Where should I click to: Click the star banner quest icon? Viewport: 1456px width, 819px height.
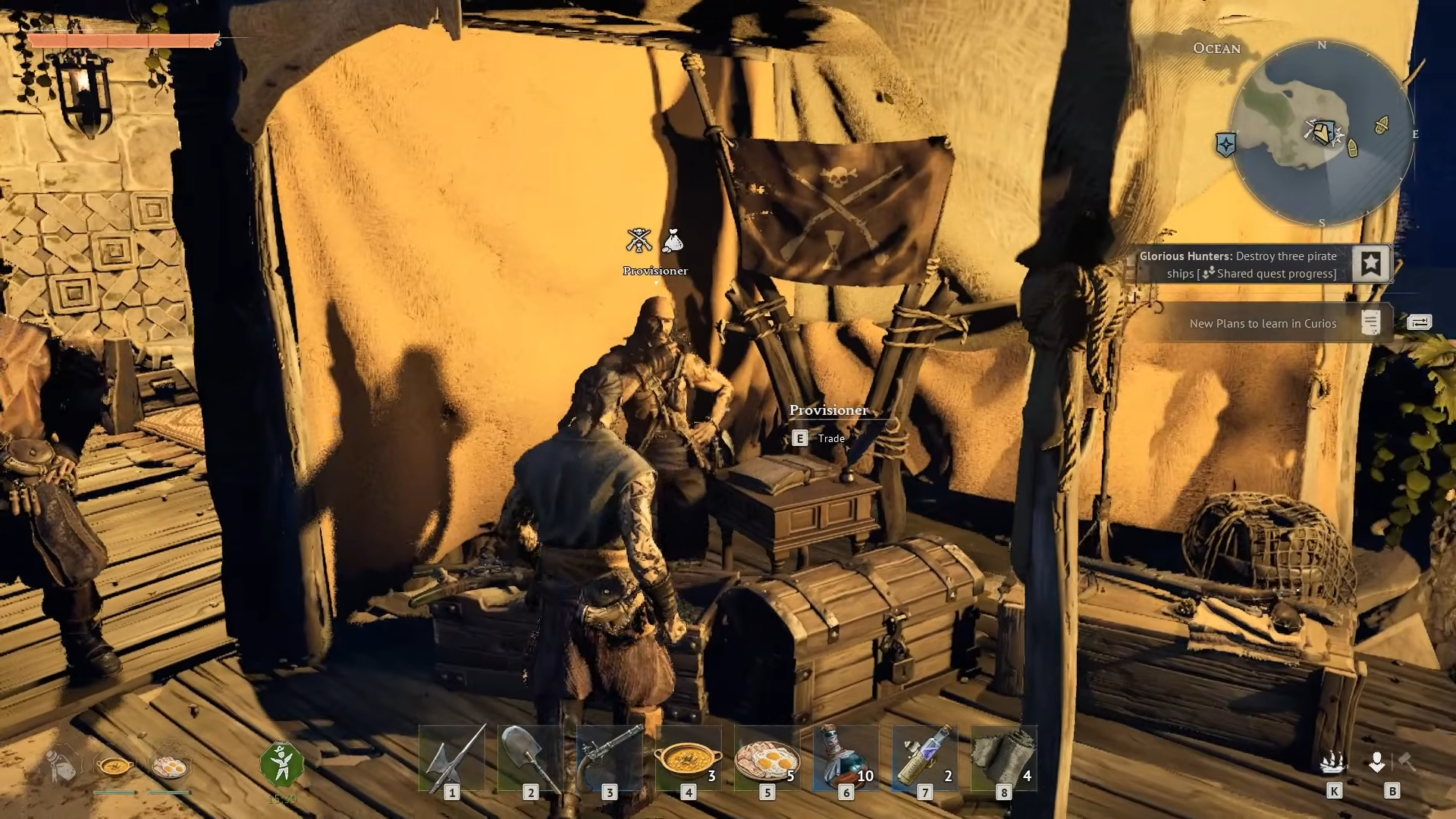pyautogui.click(x=1370, y=264)
